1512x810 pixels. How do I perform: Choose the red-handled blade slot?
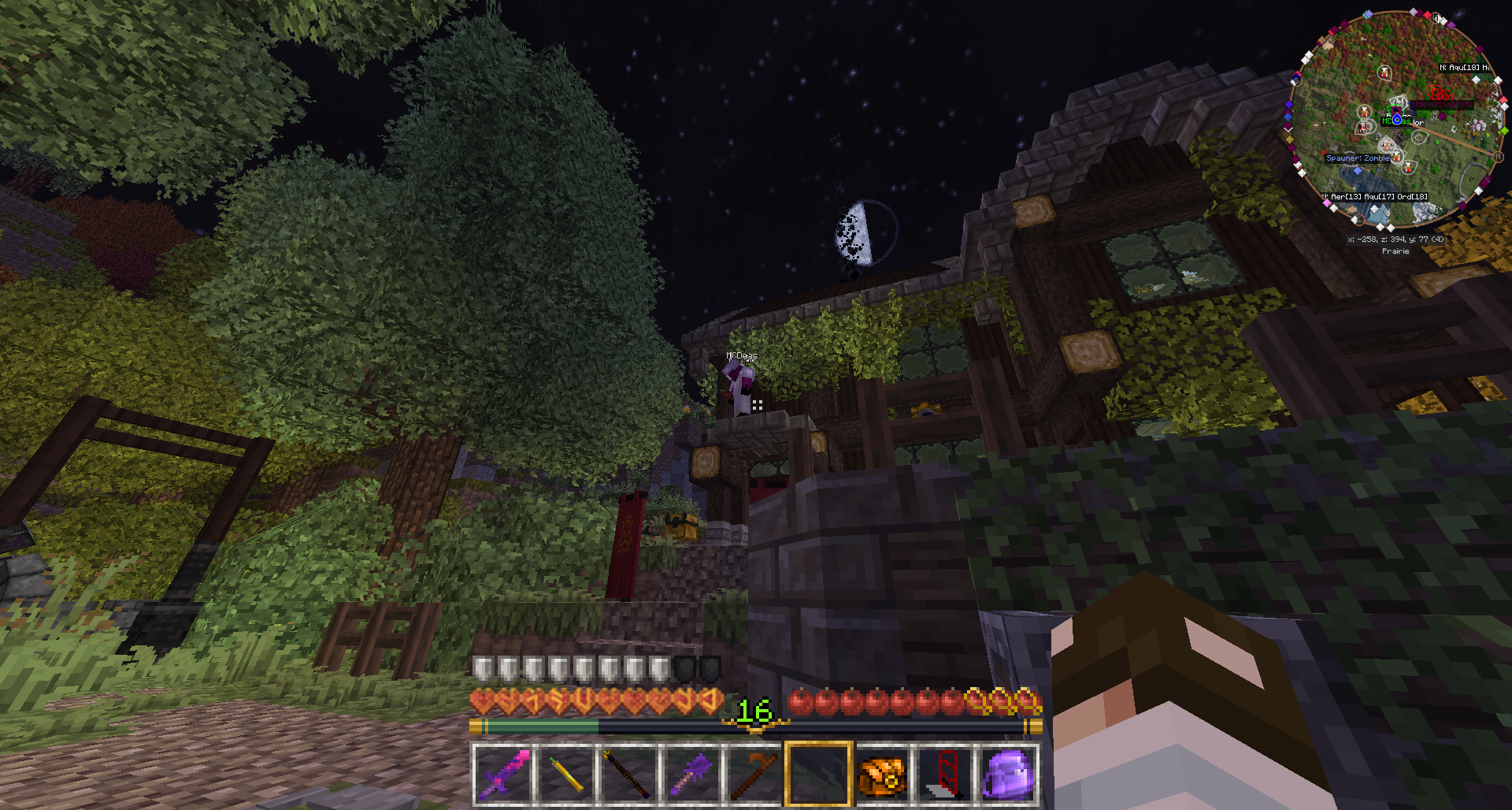(944, 773)
